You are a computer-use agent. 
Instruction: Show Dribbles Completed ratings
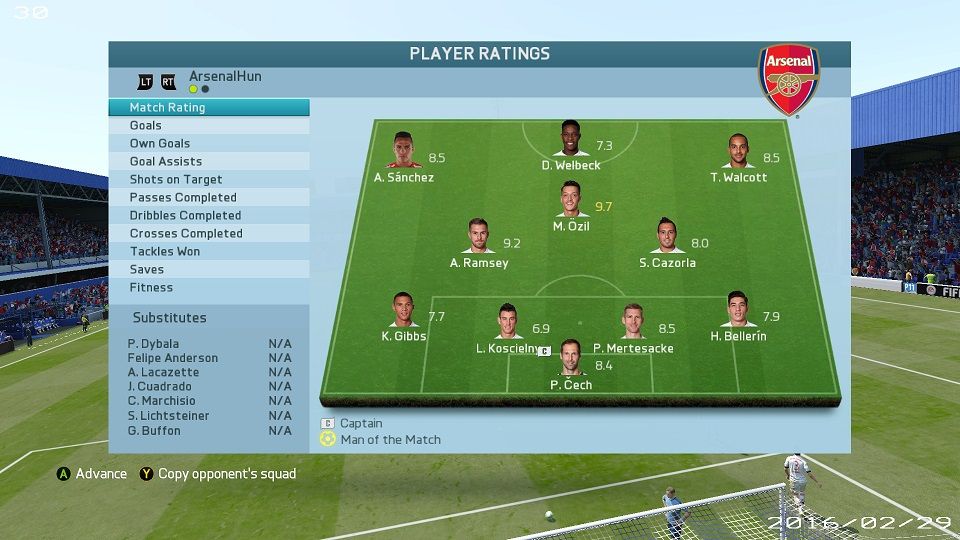[x=209, y=215]
